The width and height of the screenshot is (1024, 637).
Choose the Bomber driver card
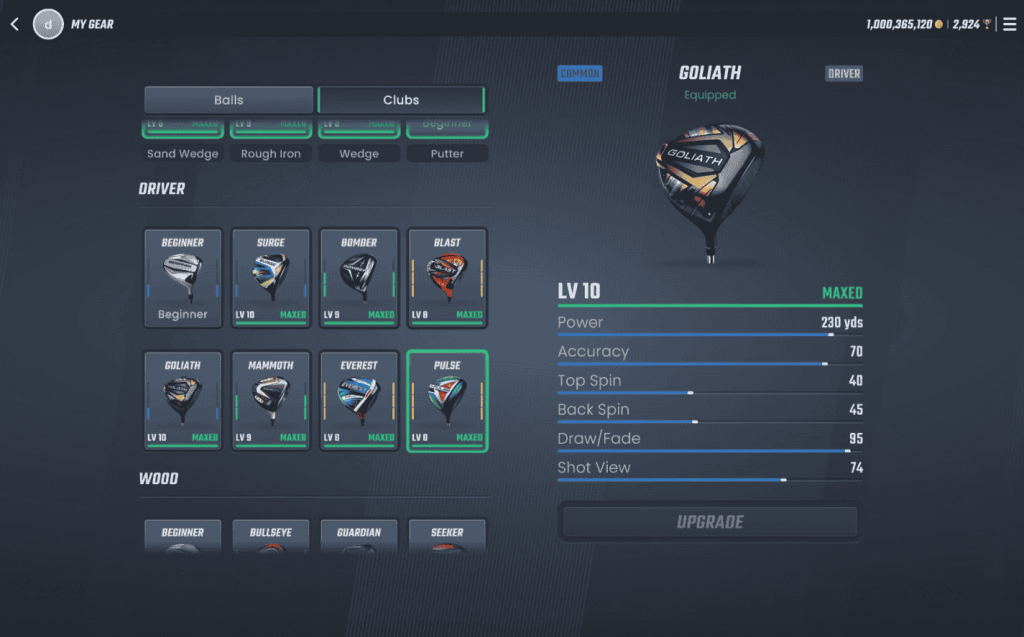click(359, 278)
